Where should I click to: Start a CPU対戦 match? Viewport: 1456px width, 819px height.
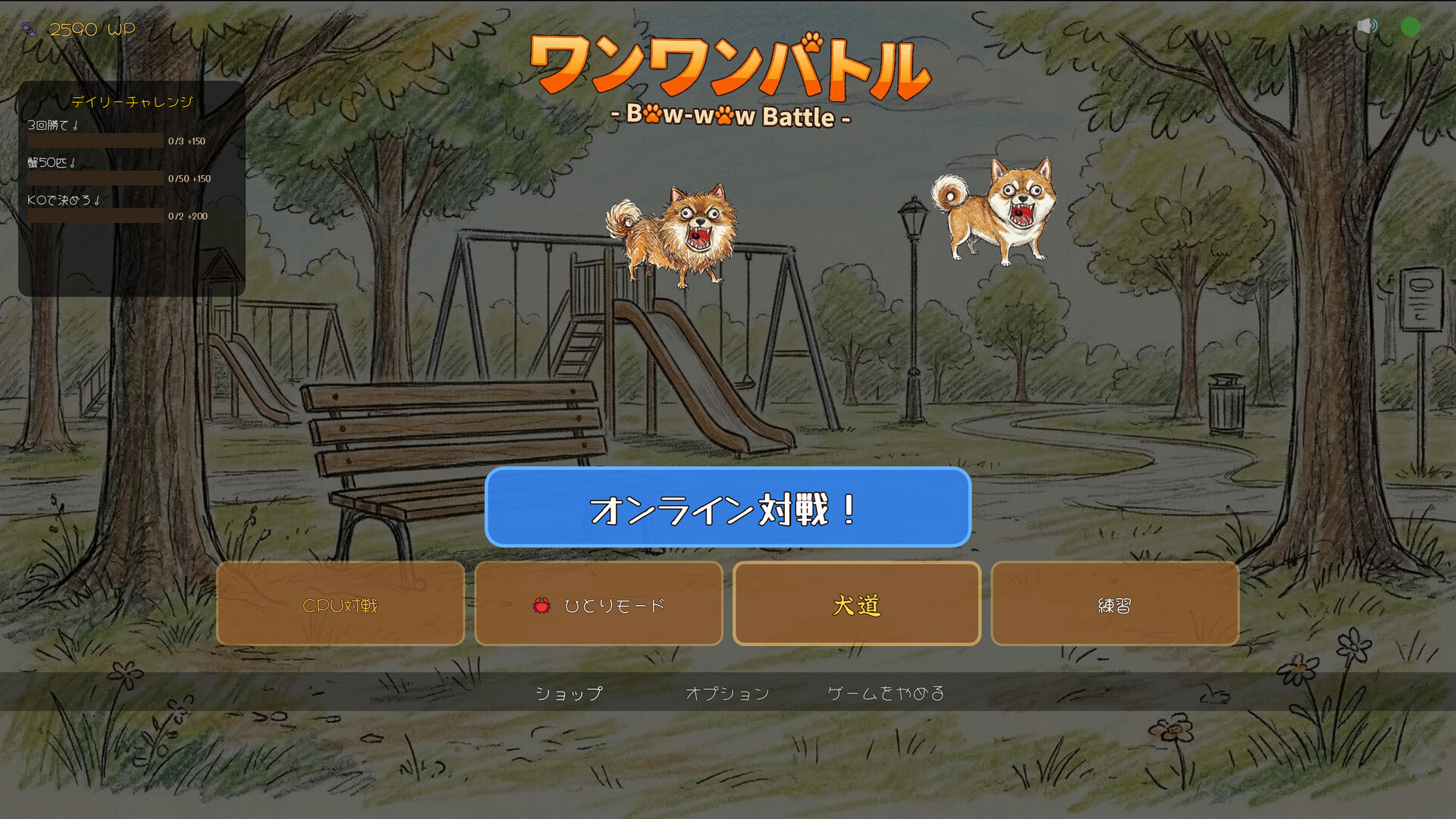coord(340,604)
